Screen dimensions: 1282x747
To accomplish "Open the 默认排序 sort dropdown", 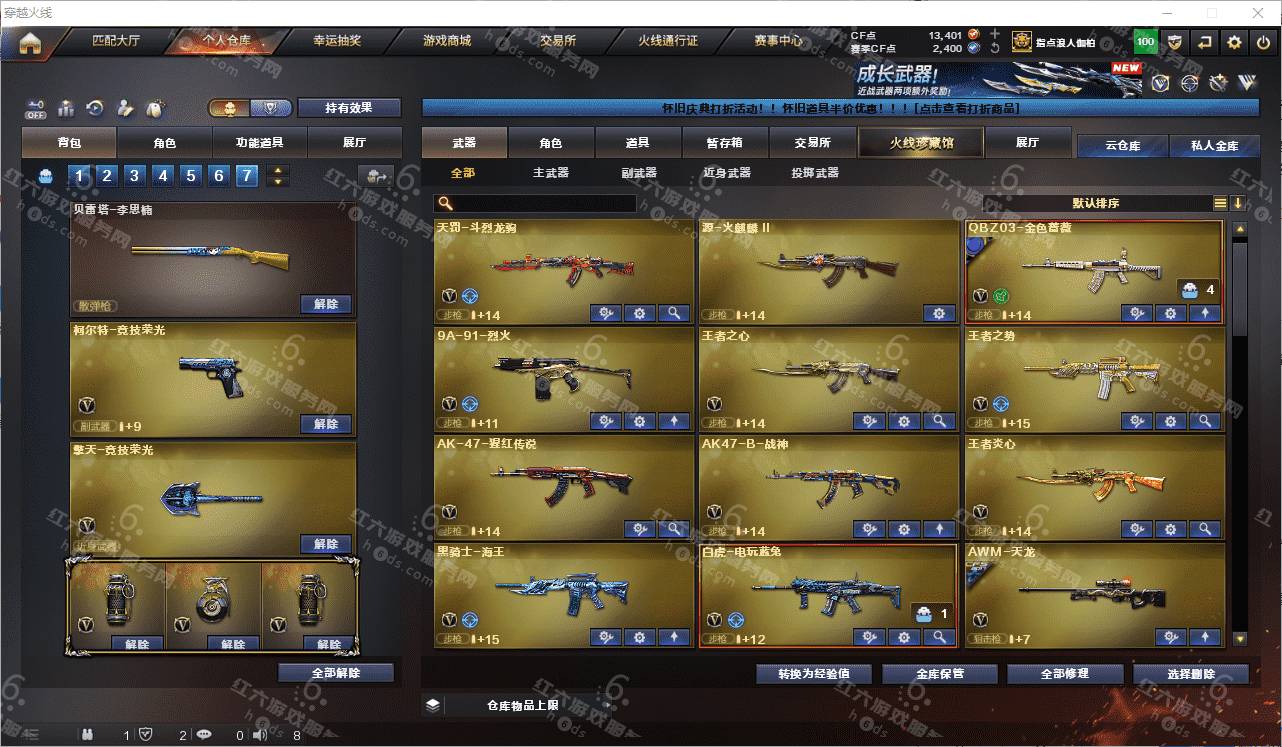I will (x=1096, y=203).
